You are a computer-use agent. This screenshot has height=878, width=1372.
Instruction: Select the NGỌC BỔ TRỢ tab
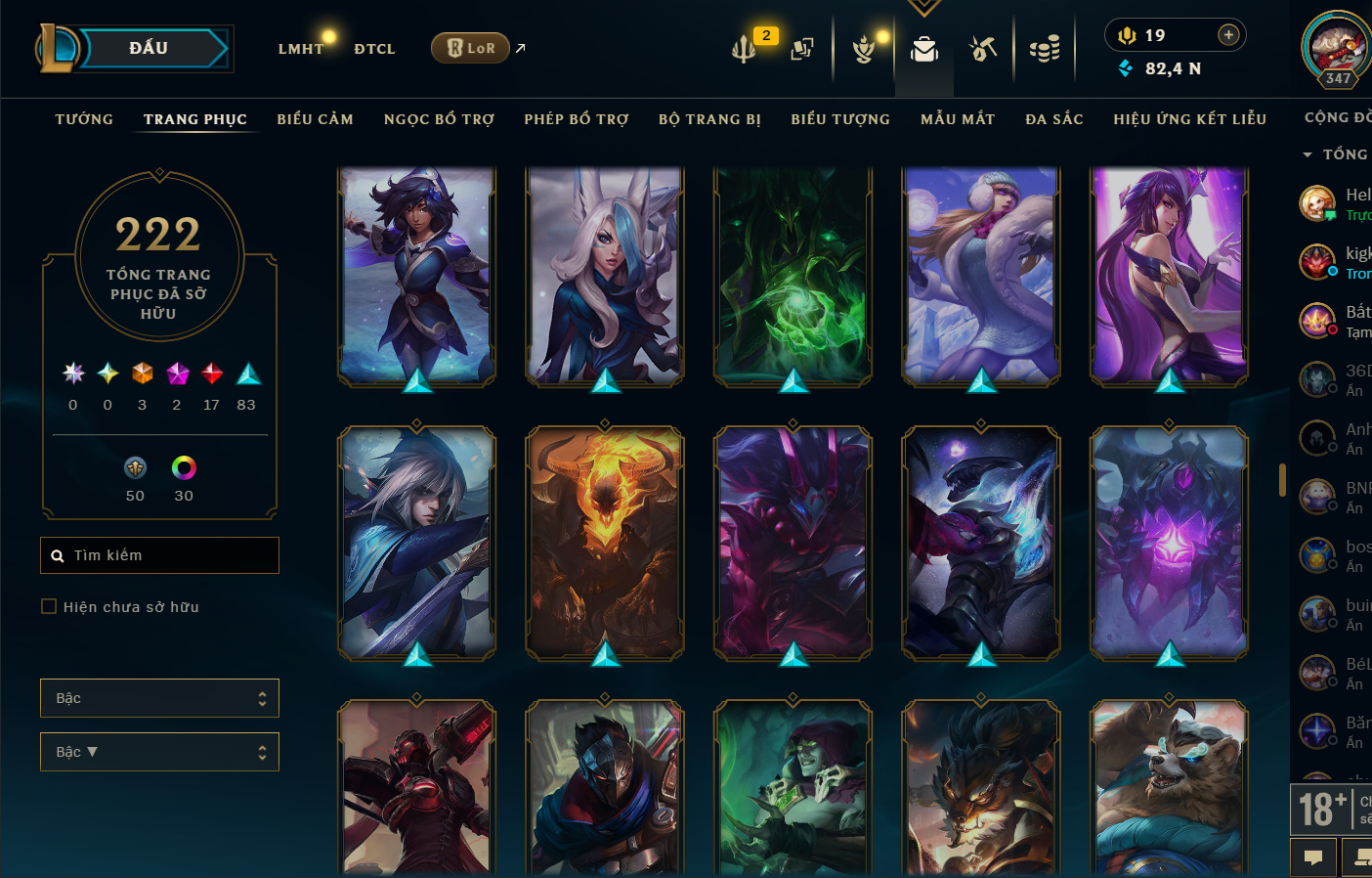439,119
